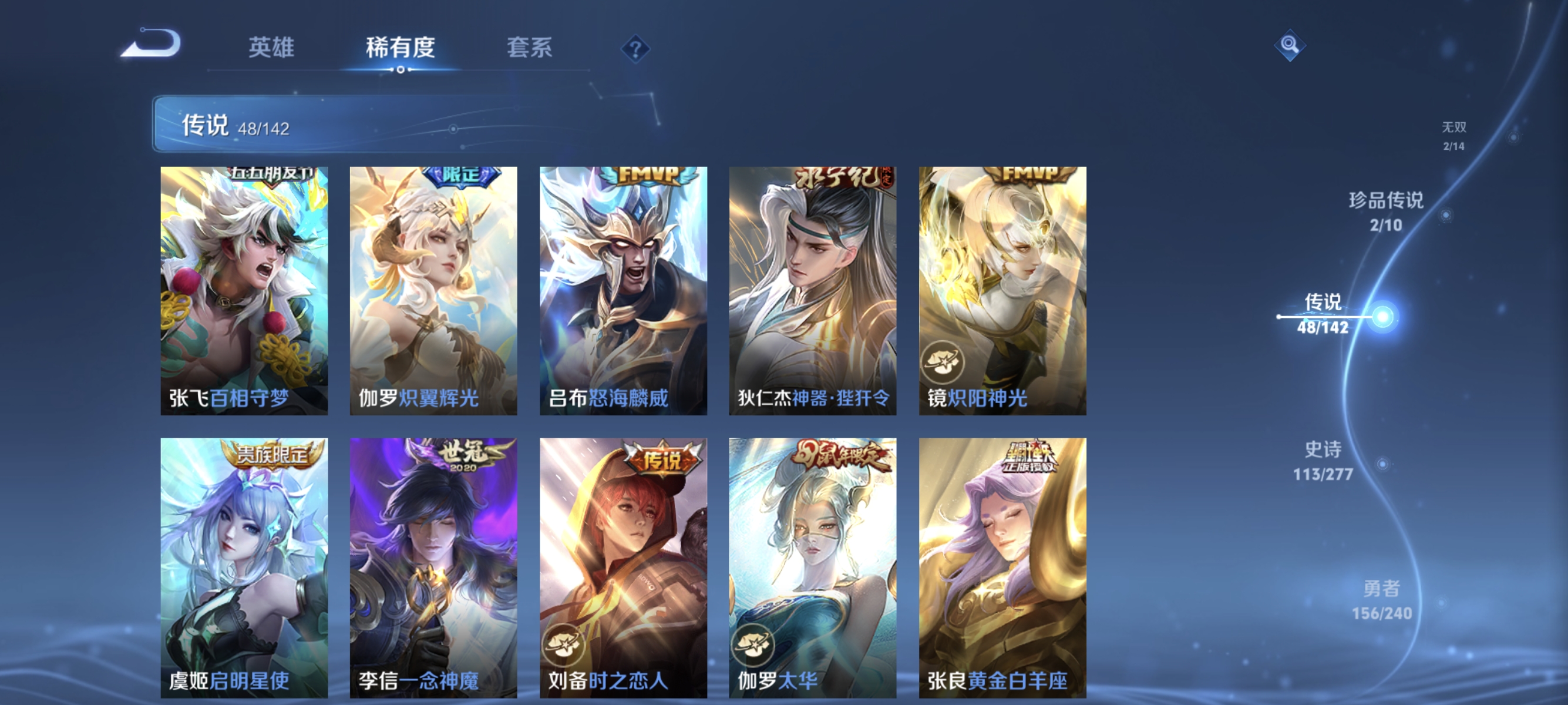Switch to the 英雄 tab

coord(272,48)
